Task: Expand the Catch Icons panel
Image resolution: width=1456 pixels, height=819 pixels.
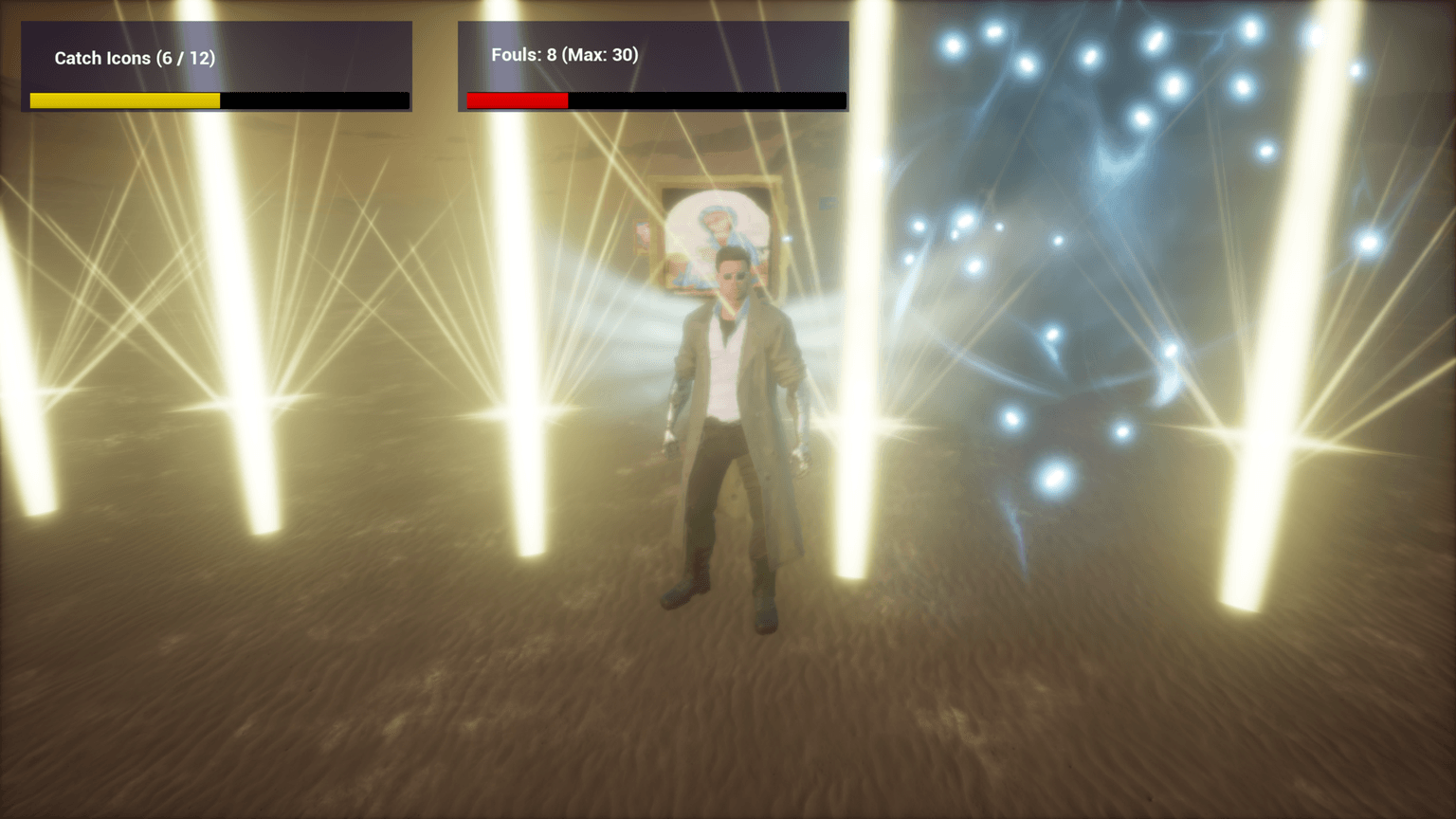Action: pyautogui.click(x=216, y=66)
